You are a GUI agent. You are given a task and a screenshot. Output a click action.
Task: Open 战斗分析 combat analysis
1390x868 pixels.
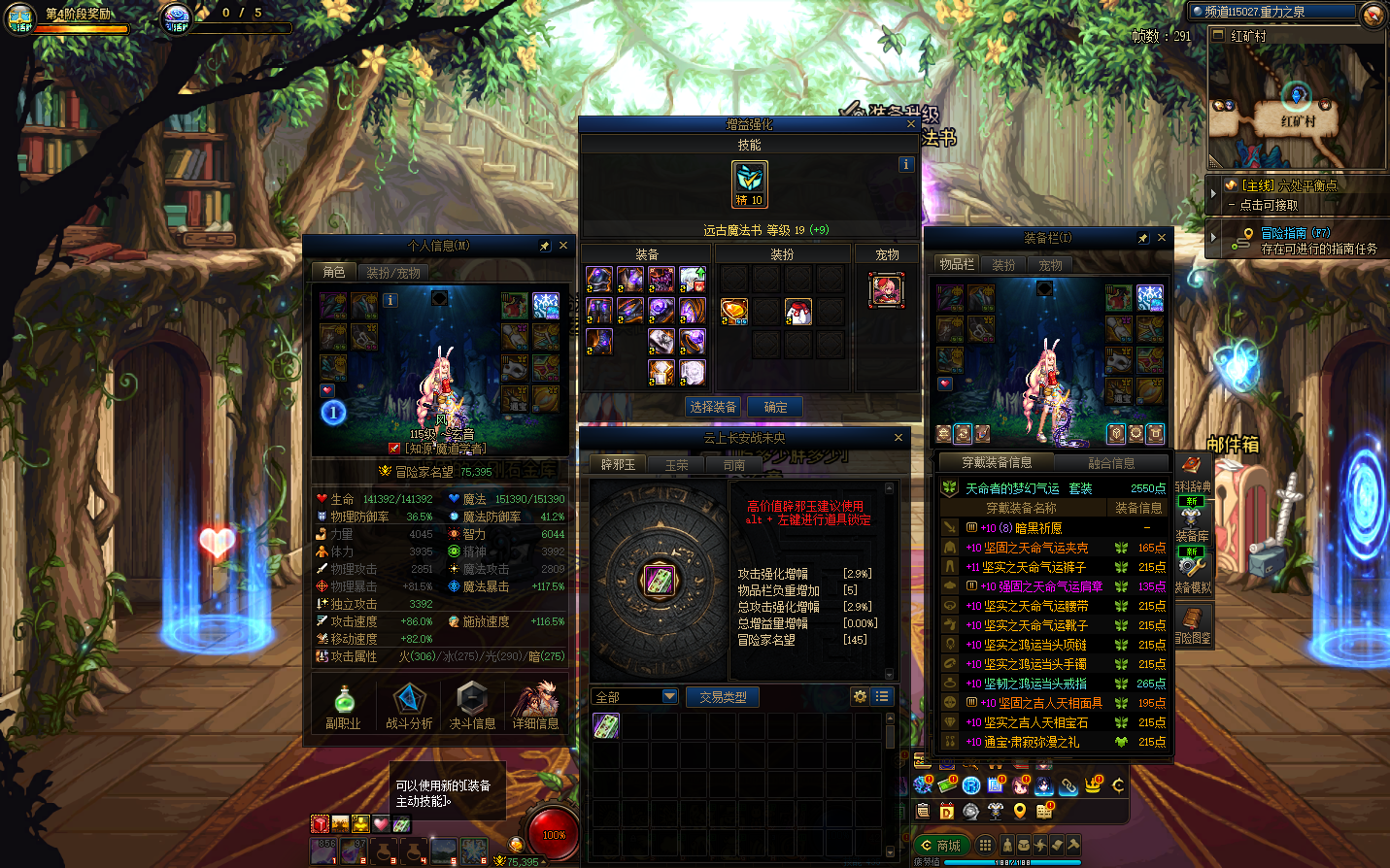(409, 706)
